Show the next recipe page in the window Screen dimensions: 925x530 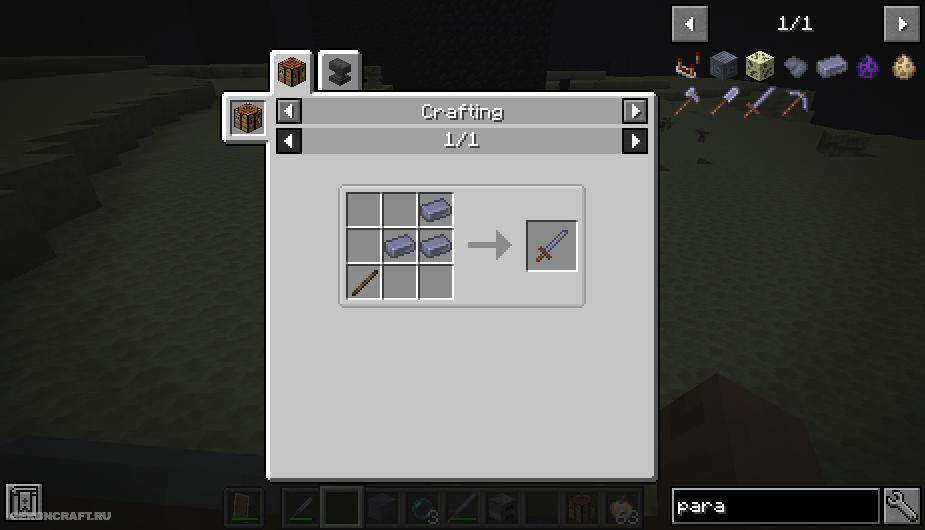click(634, 141)
